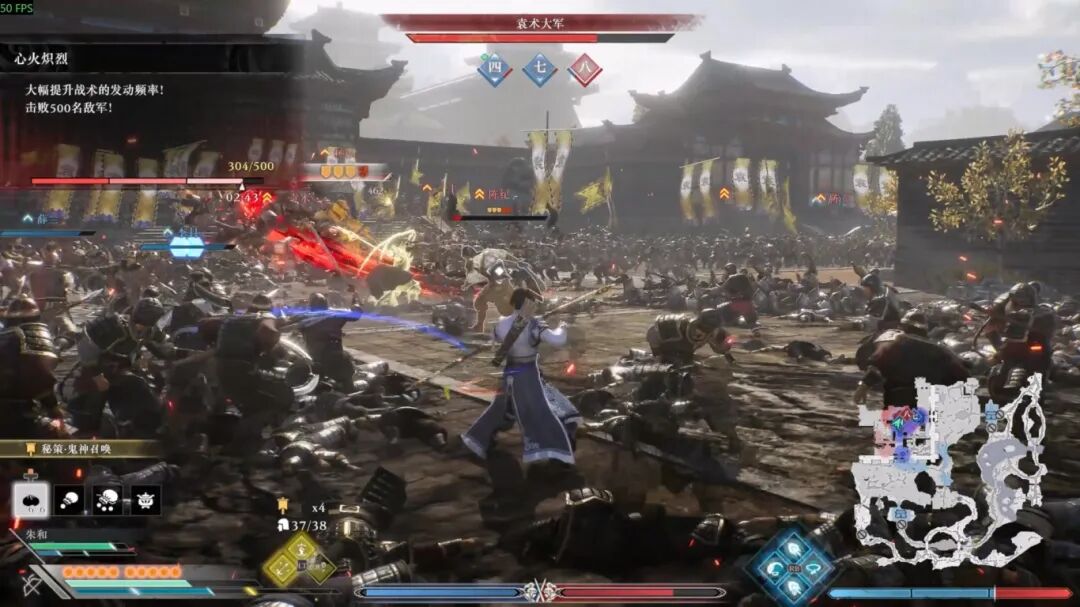Click the blue battle arts diamond wheel
The height and width of the screenshot is (607, 1080).
(792, 565)
